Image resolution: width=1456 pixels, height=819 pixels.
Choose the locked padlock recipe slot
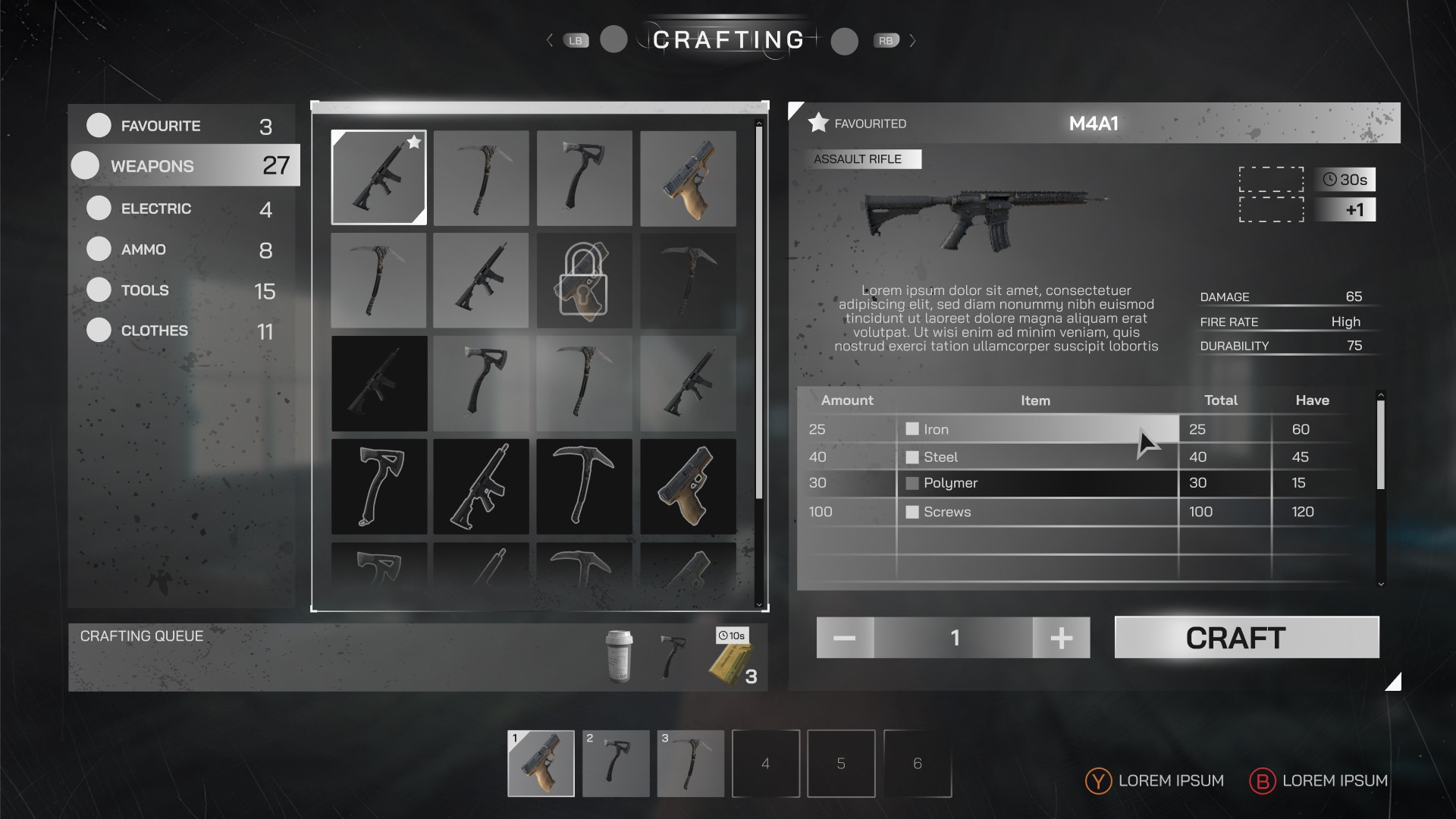[x=584, y=281]
